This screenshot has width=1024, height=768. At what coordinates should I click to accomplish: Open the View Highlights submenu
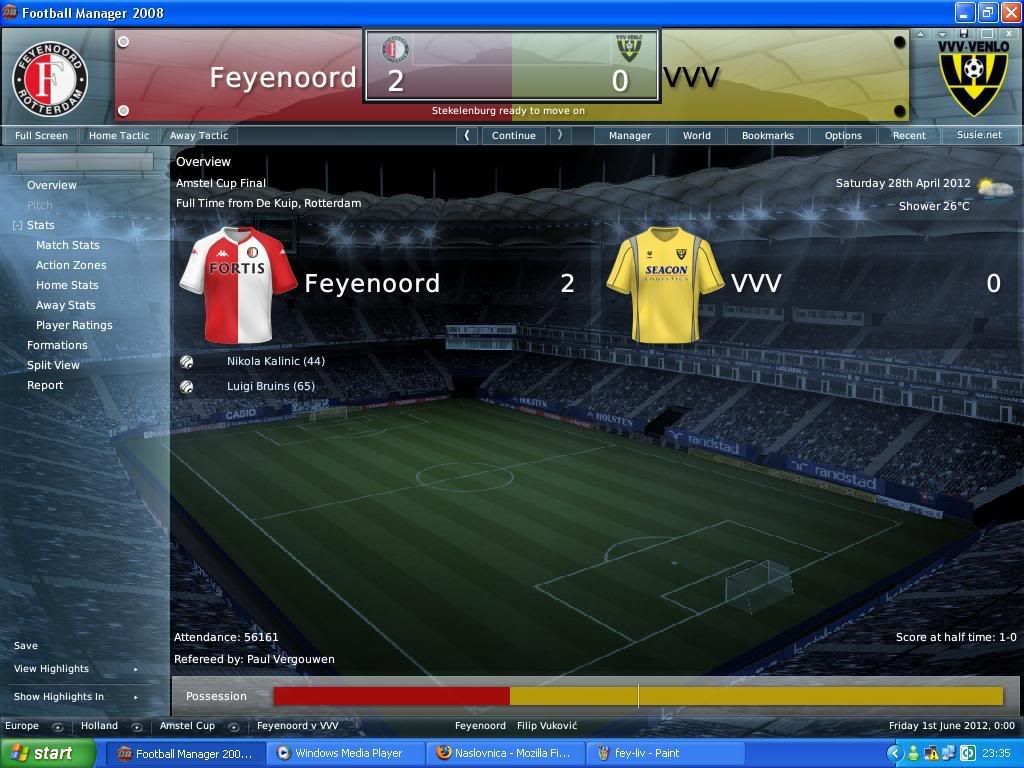tap(52, 669)
